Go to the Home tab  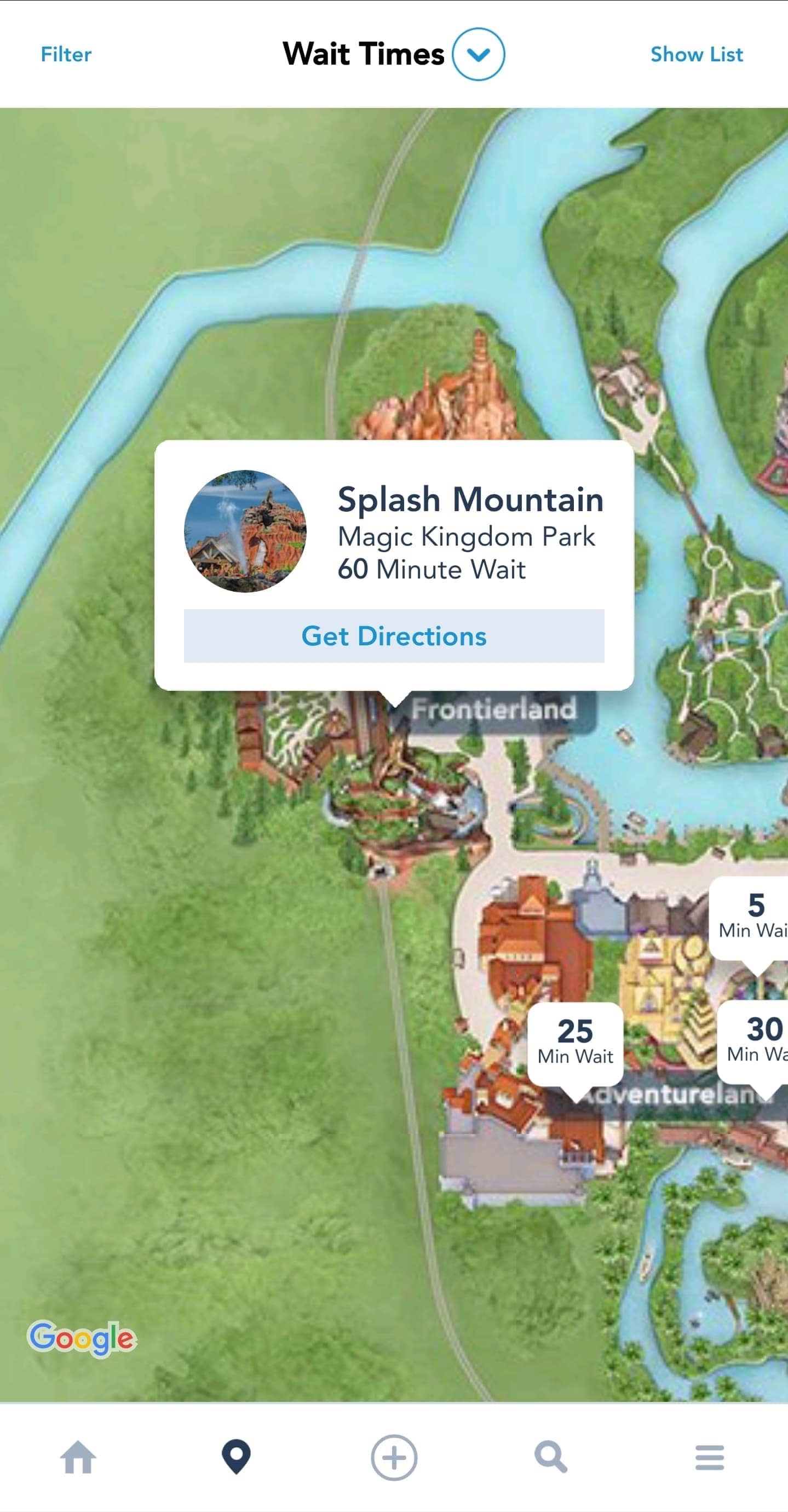pyautogui.click(x=78, y=1457)
